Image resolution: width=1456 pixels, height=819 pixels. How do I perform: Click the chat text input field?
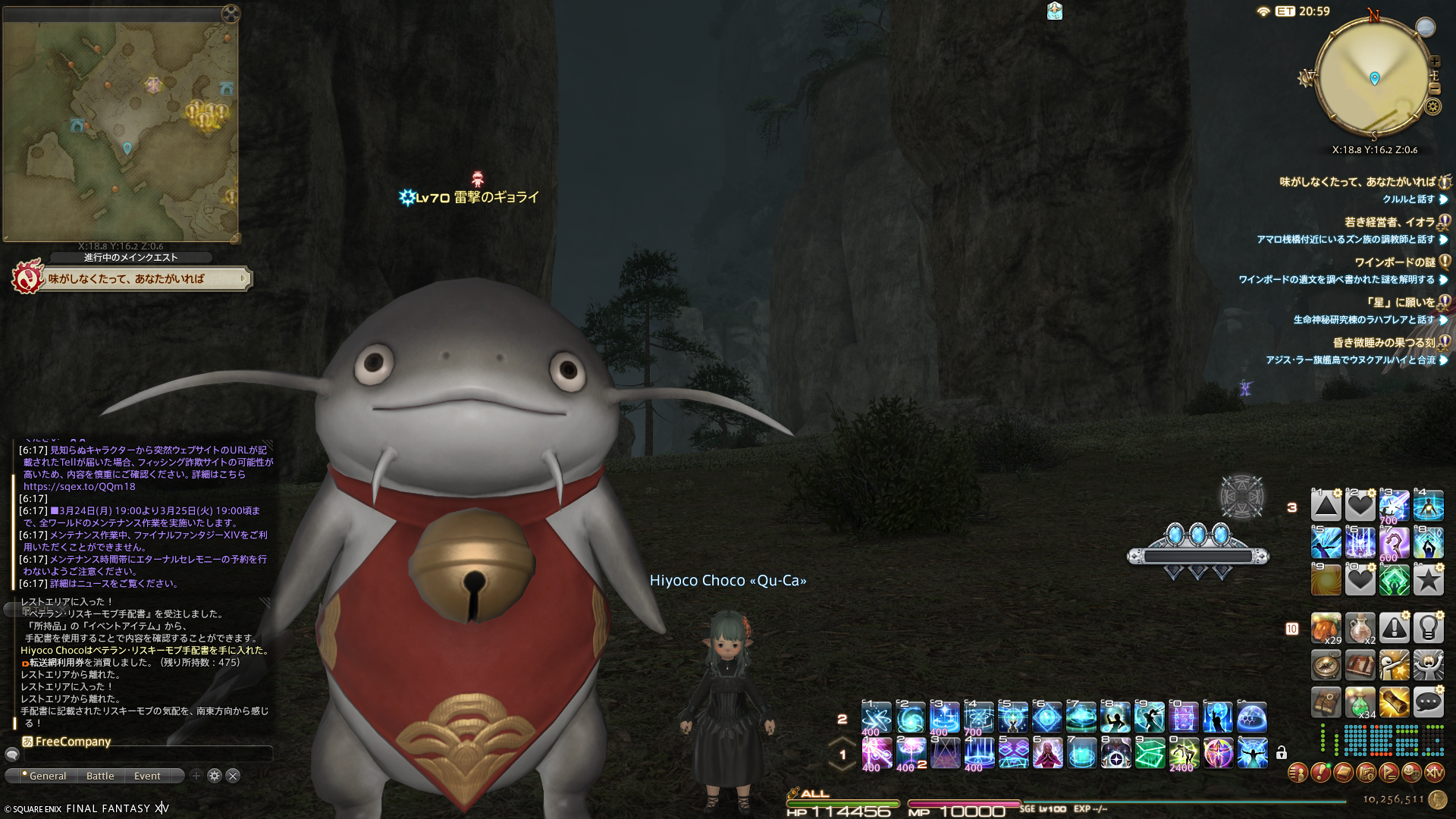coord(144,755)
